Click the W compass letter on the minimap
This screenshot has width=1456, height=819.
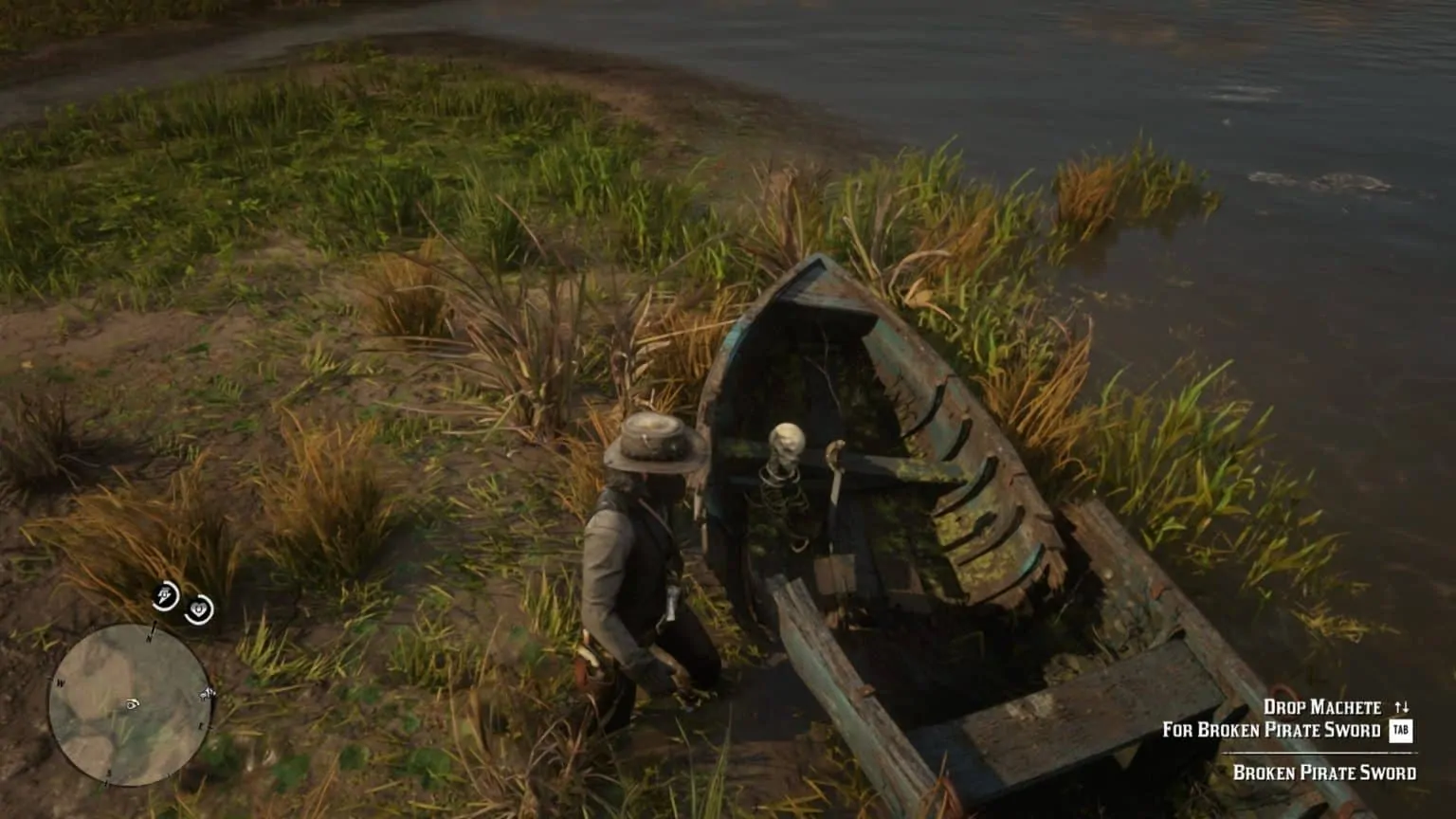tap(61, 681)
